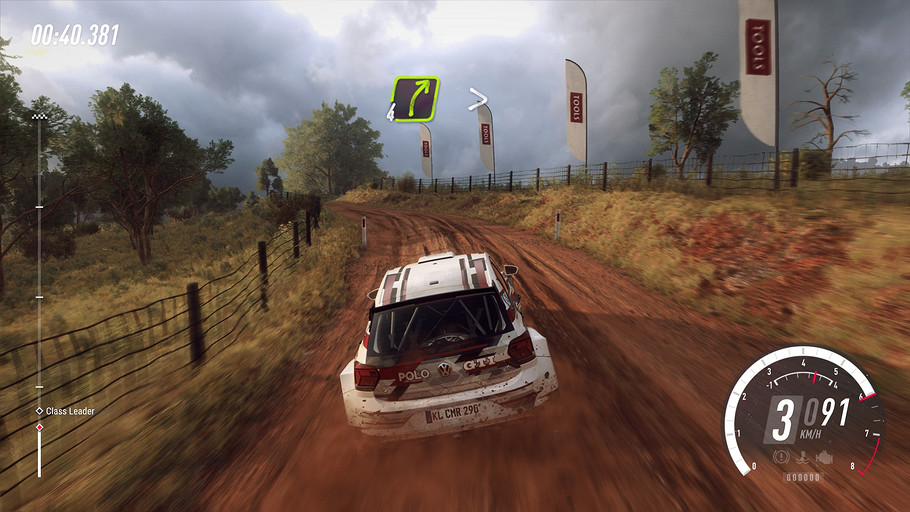Click the white arrow next pace note

click(478, 98)
